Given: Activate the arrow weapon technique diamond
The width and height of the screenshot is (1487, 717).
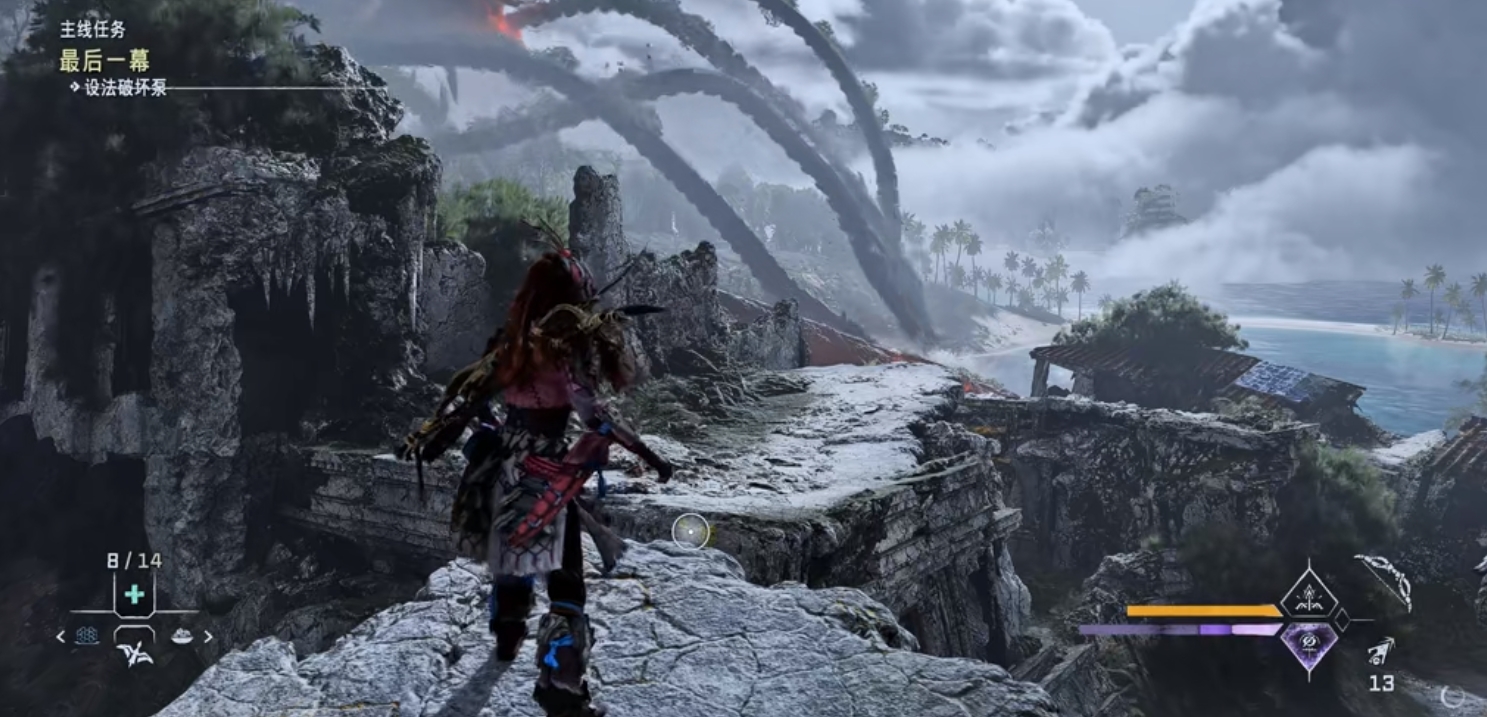Looking at the screenshot, I should 1309,596.
